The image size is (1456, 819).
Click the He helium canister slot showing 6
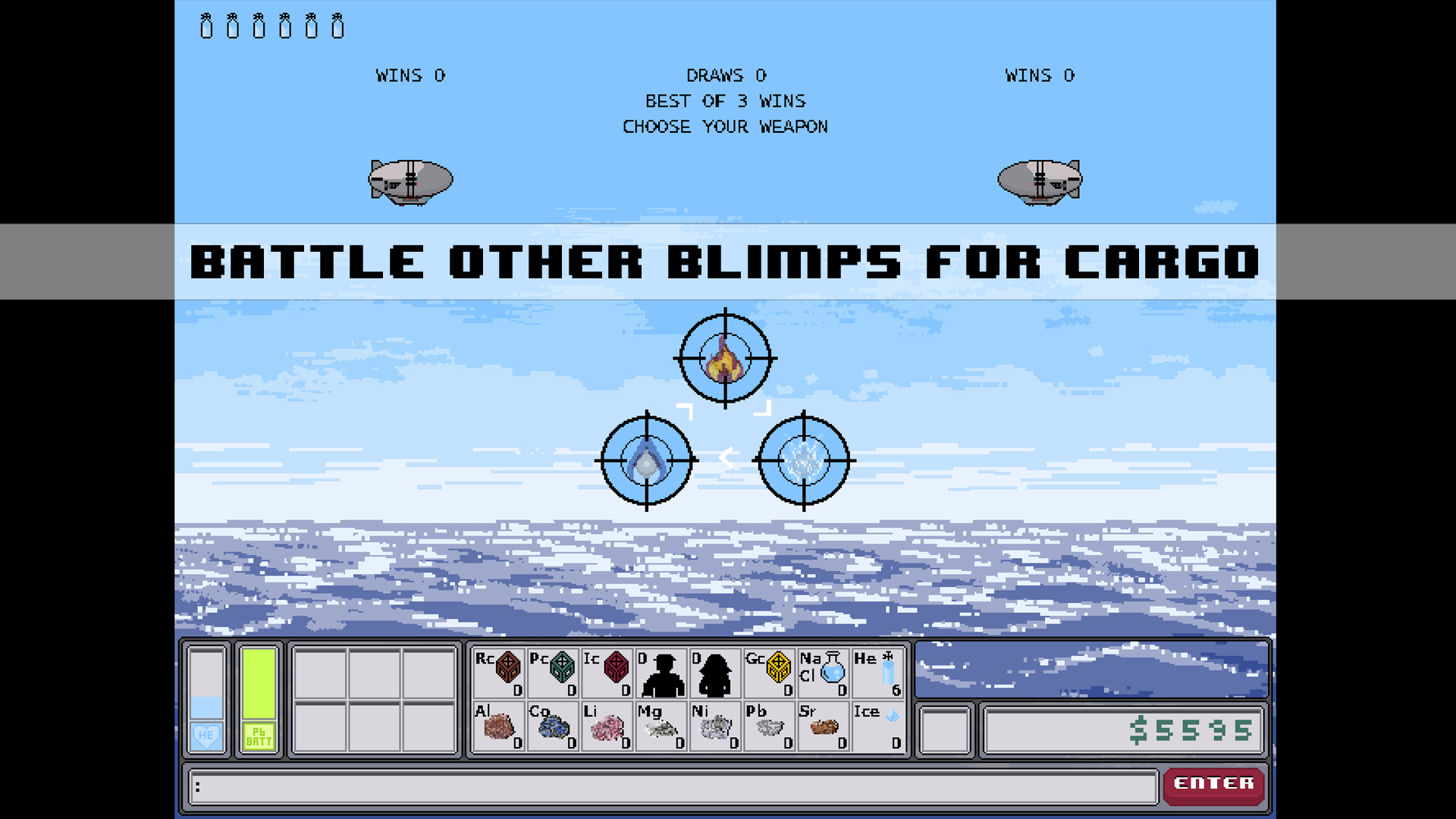878,672
